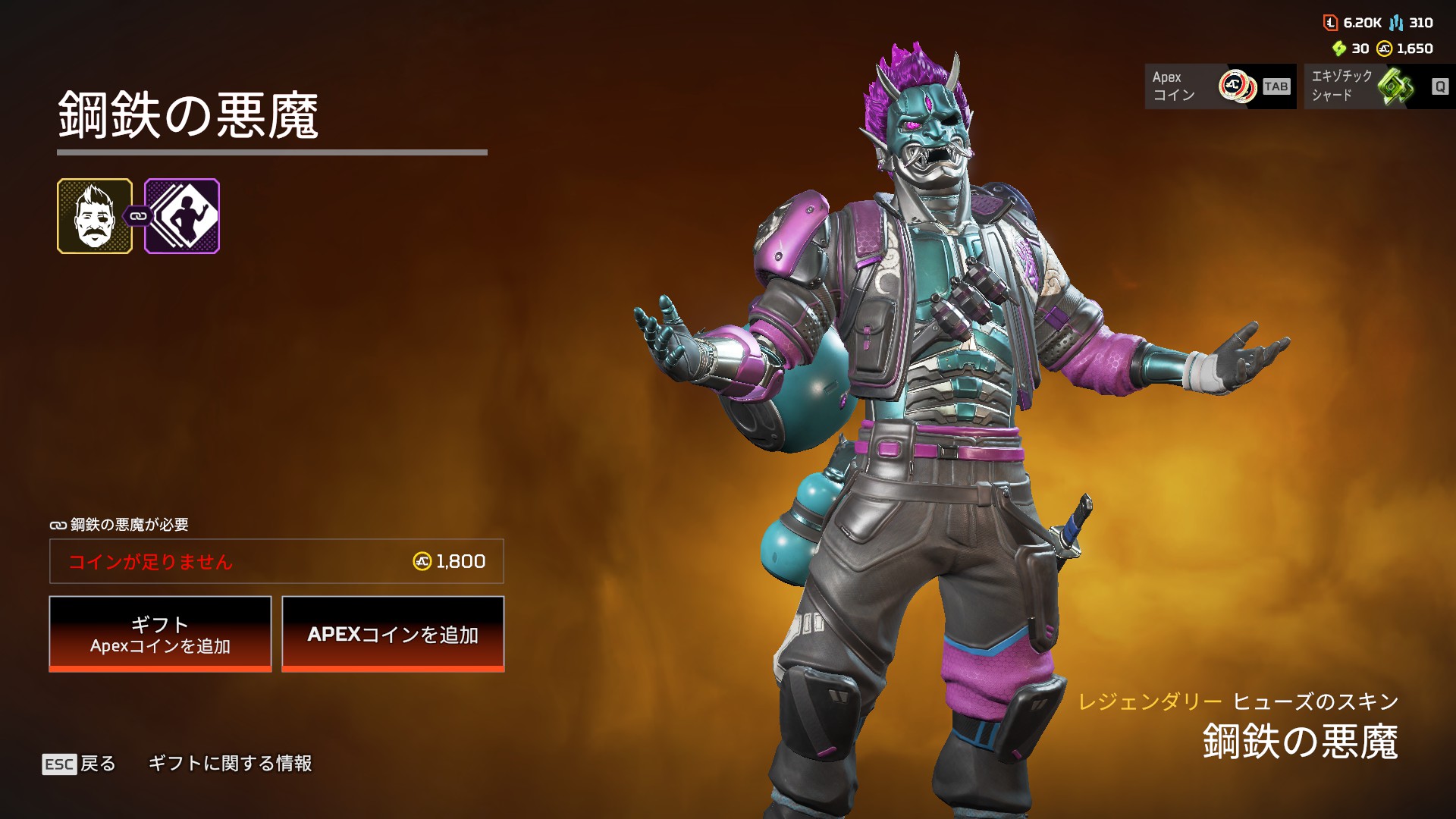This screenshot has width=1456, height=819.
Task: Go back with the 戻る button
Action: tap(80, 764)
